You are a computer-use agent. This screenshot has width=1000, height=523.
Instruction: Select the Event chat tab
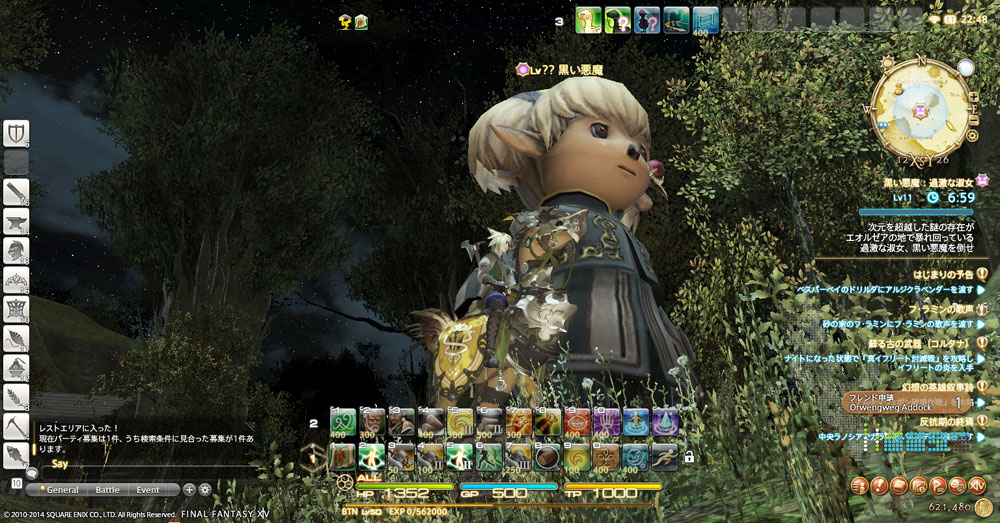(x=148, y=490)
